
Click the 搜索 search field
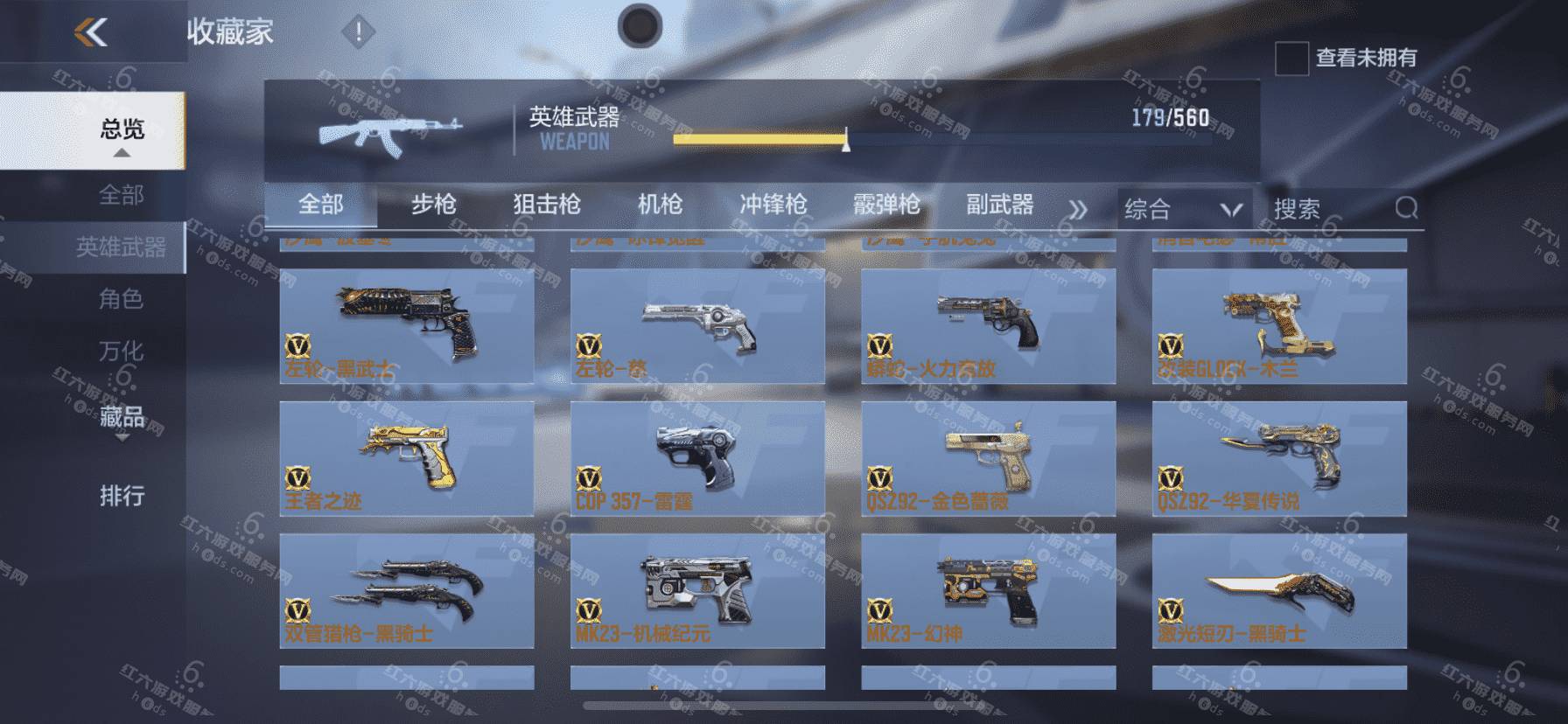pos(1330,209)
